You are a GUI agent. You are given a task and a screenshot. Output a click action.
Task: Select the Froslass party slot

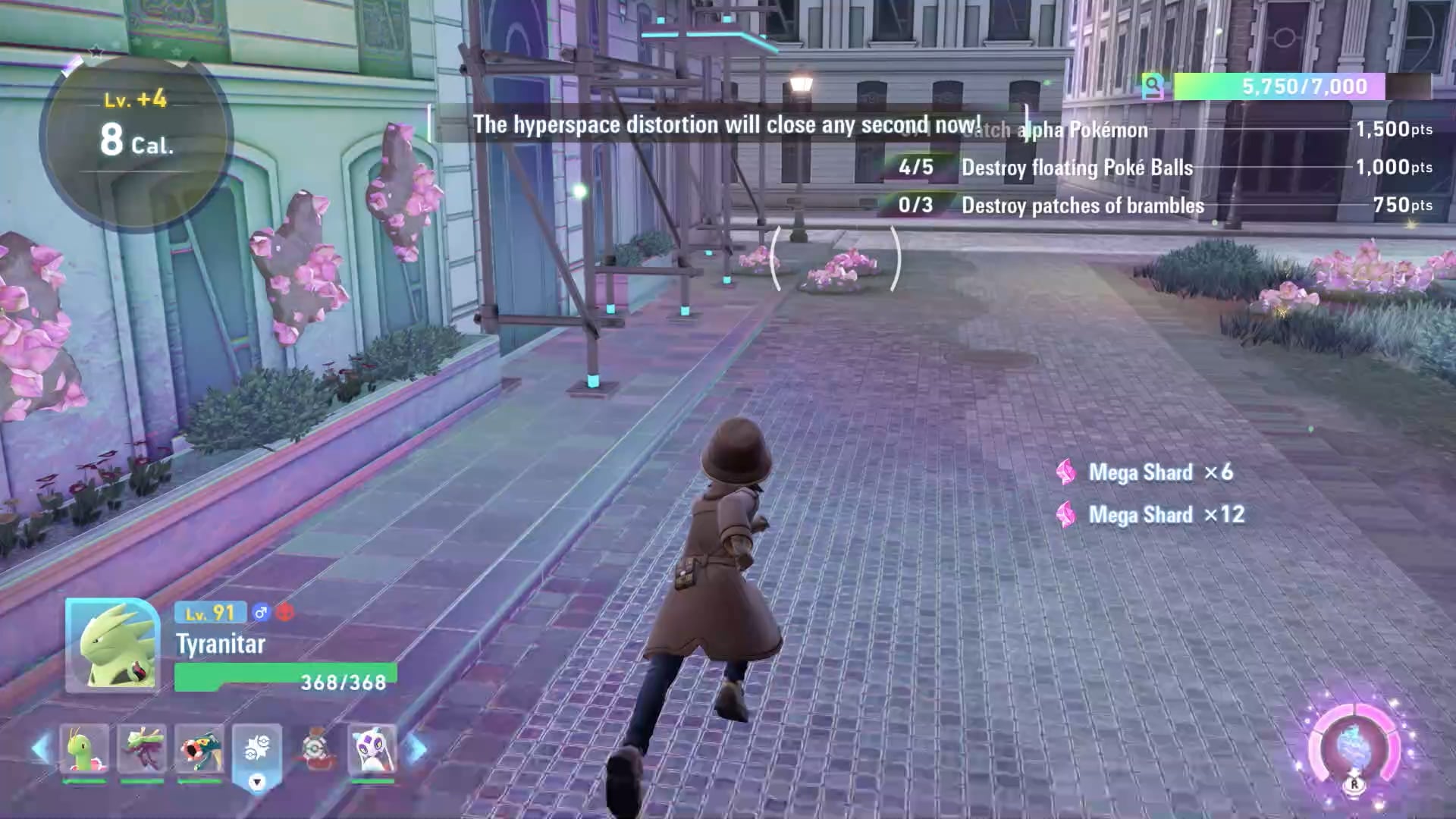372,749
